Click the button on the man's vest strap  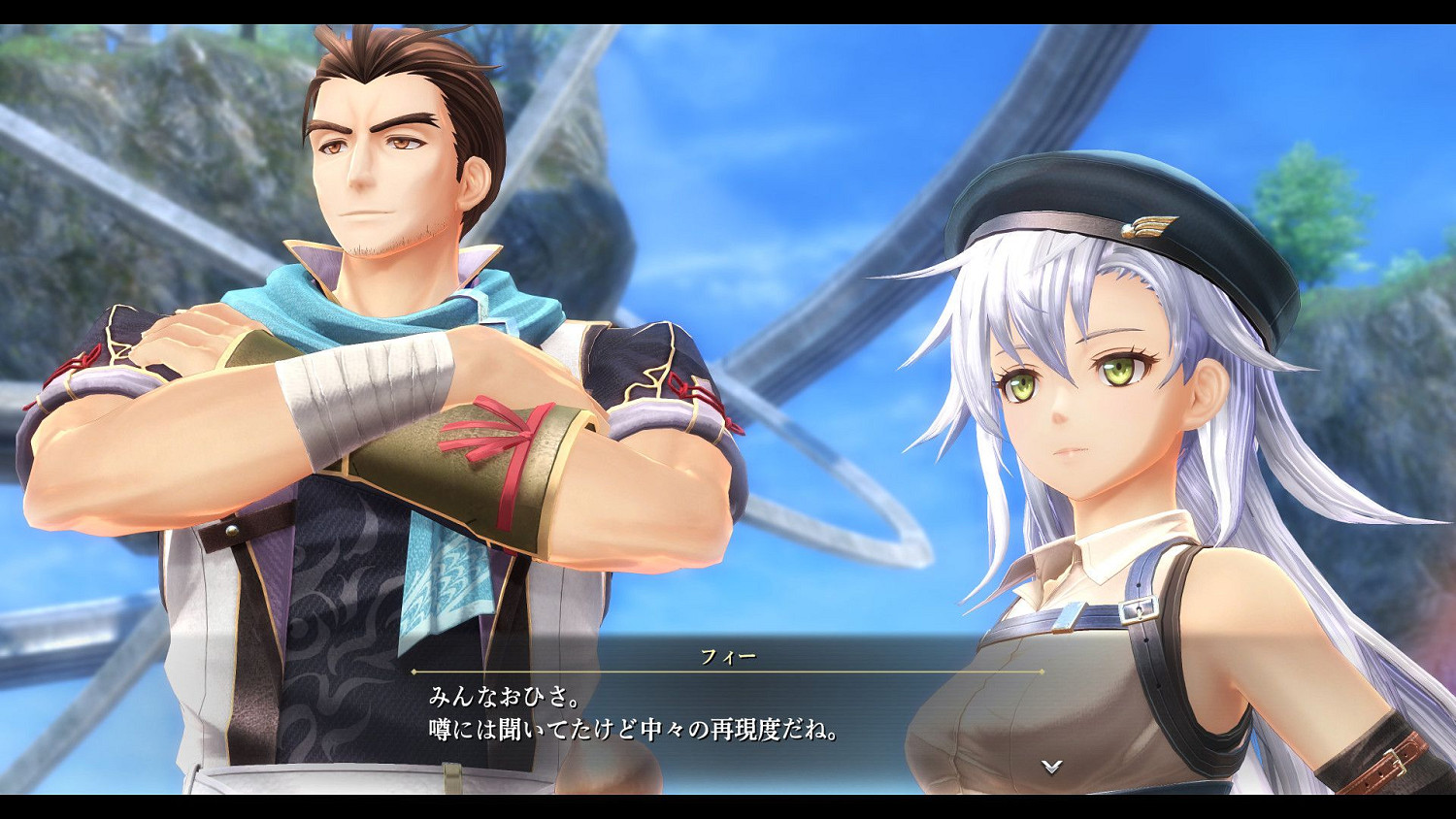(x=233, y=531)
